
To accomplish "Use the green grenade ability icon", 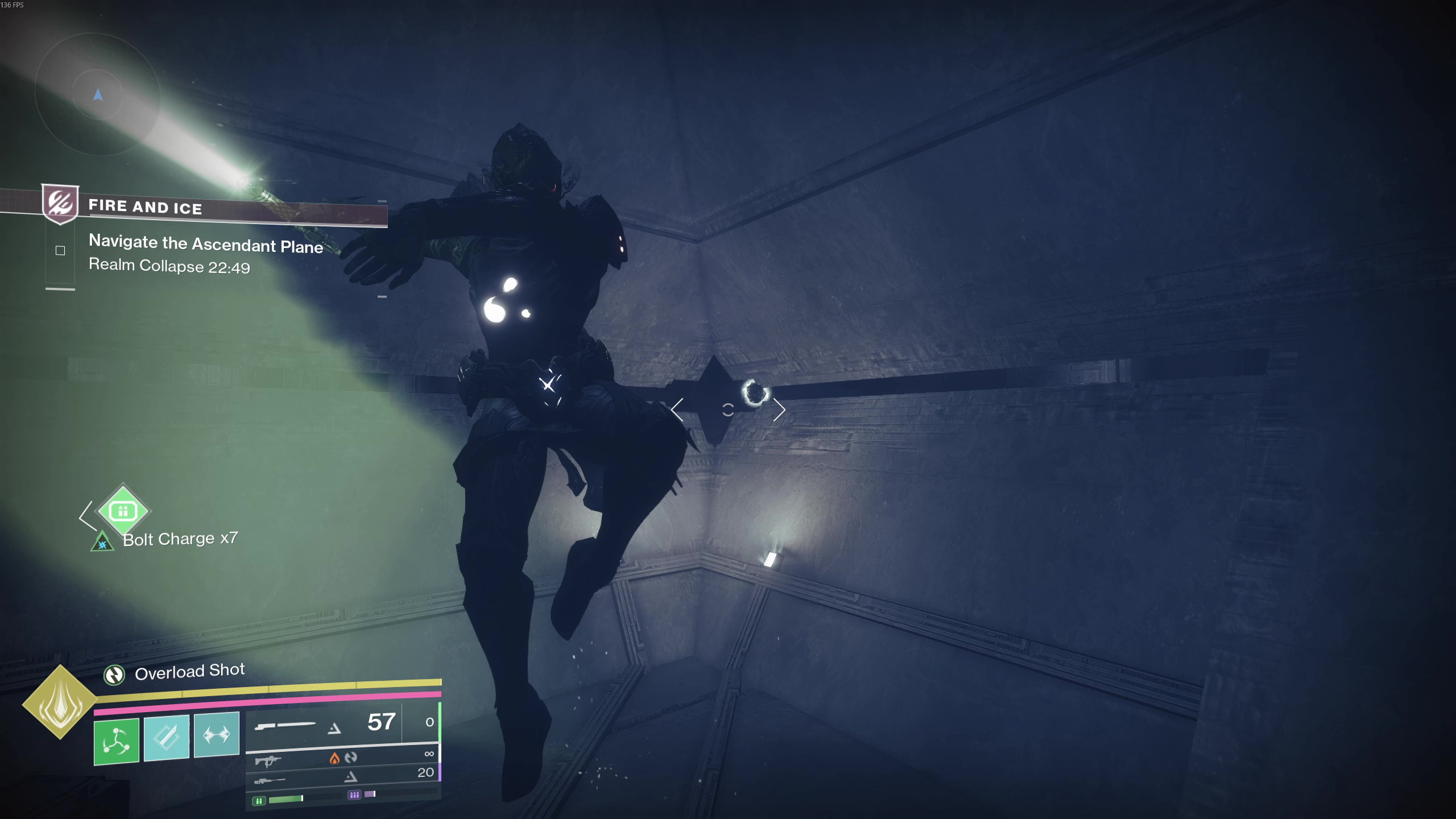I will click(x=117, y=741).
